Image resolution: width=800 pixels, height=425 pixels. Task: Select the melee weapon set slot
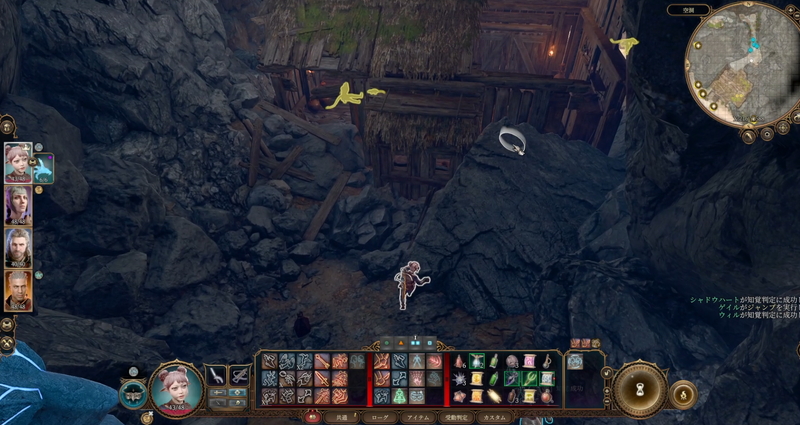click(x=217, y=375)
